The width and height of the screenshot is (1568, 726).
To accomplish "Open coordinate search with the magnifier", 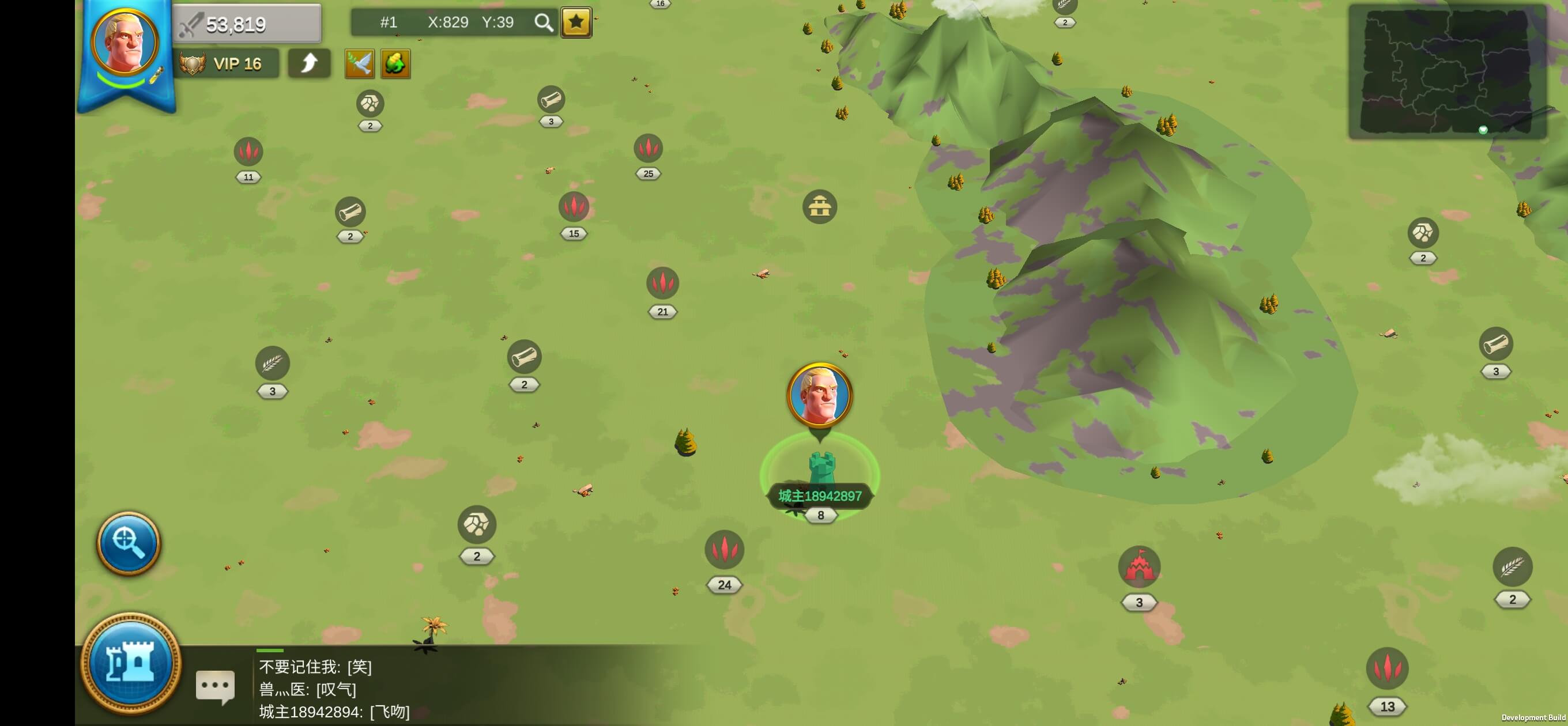I will (543, 23).
